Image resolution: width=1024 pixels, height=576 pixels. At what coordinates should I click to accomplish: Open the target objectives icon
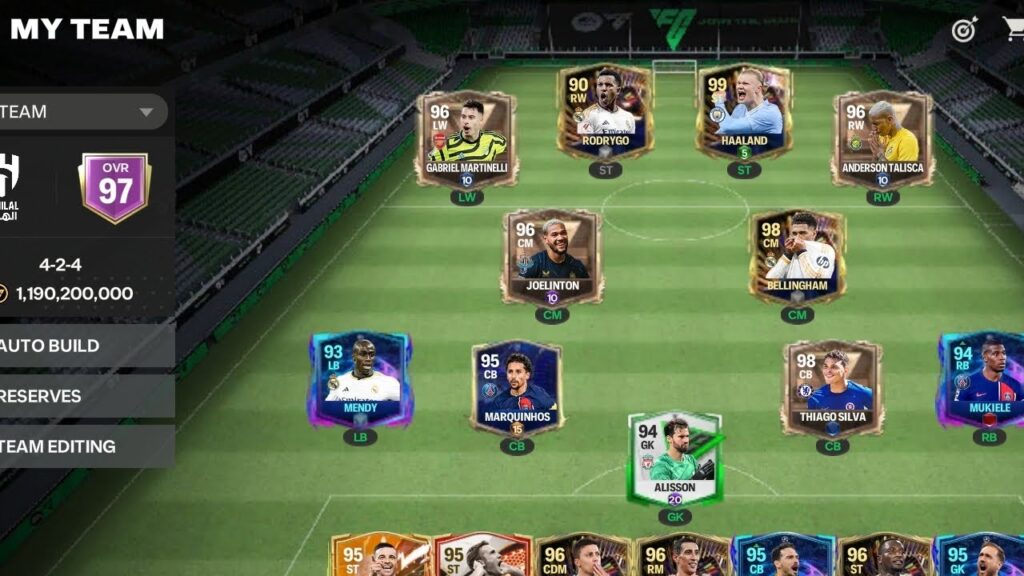point(964,29)
